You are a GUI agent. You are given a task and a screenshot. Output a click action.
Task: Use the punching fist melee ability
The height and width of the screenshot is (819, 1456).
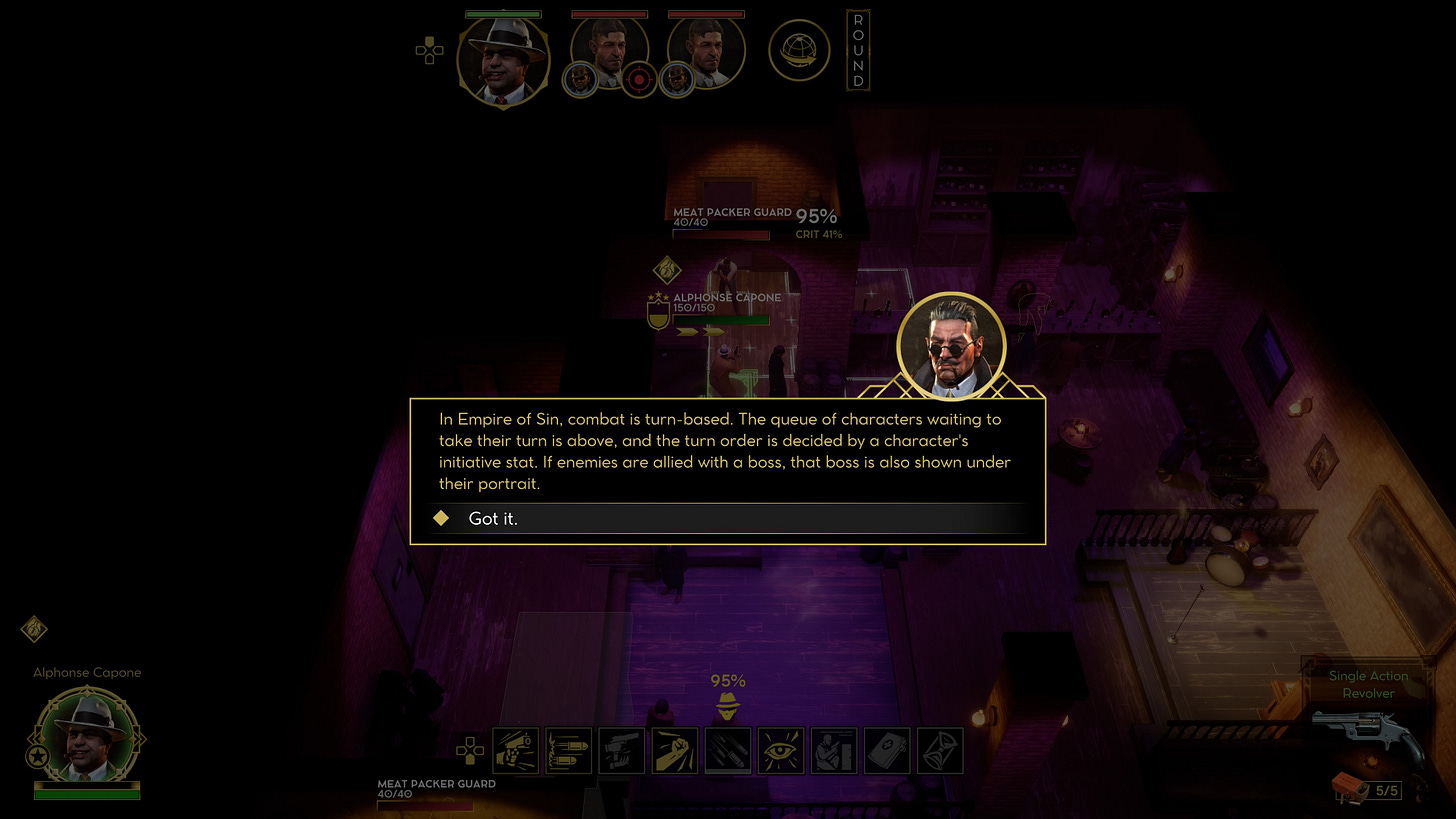coord(675,751)
